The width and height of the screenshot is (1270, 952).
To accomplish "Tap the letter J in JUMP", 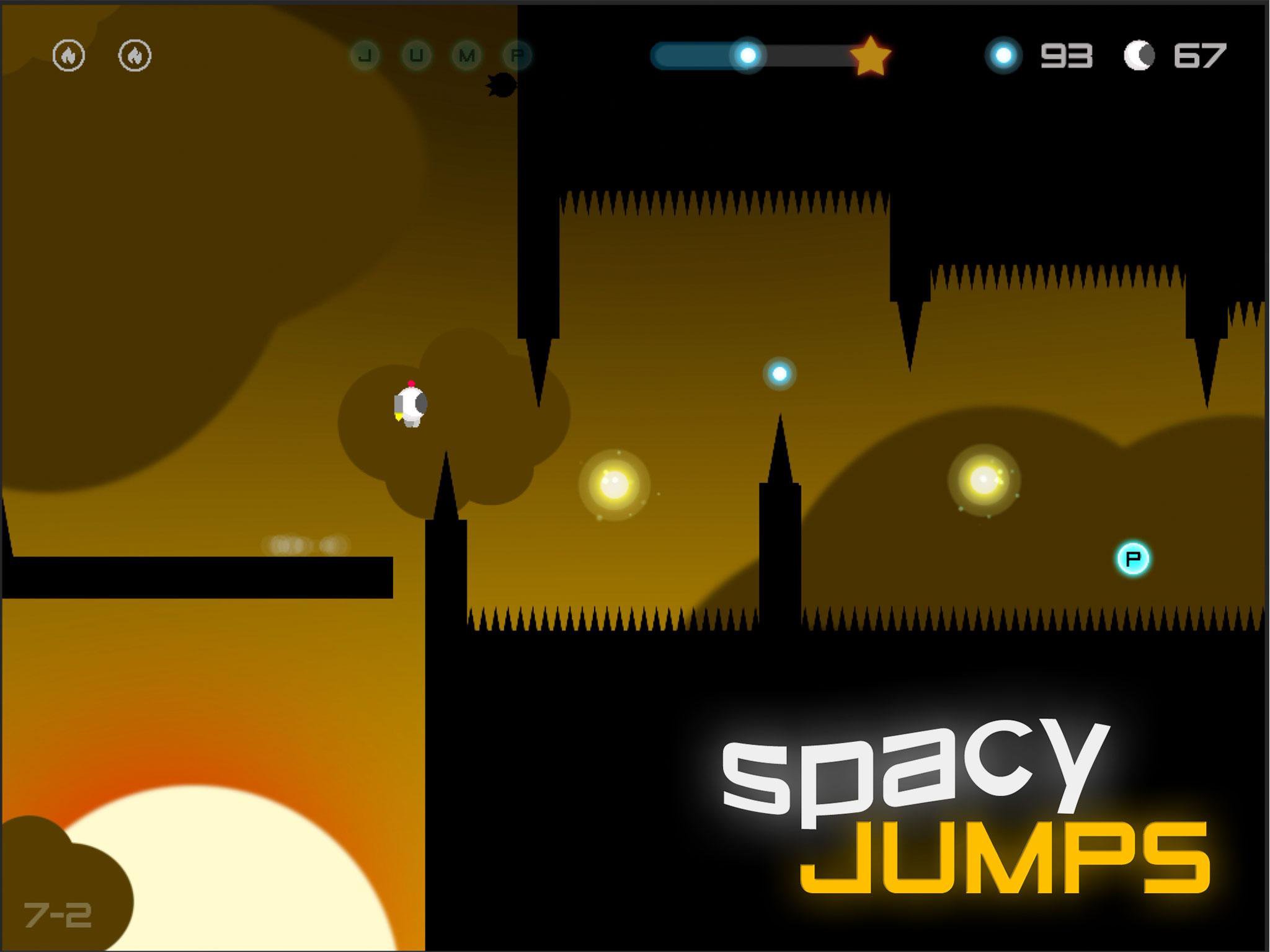I will coord(366,55).
